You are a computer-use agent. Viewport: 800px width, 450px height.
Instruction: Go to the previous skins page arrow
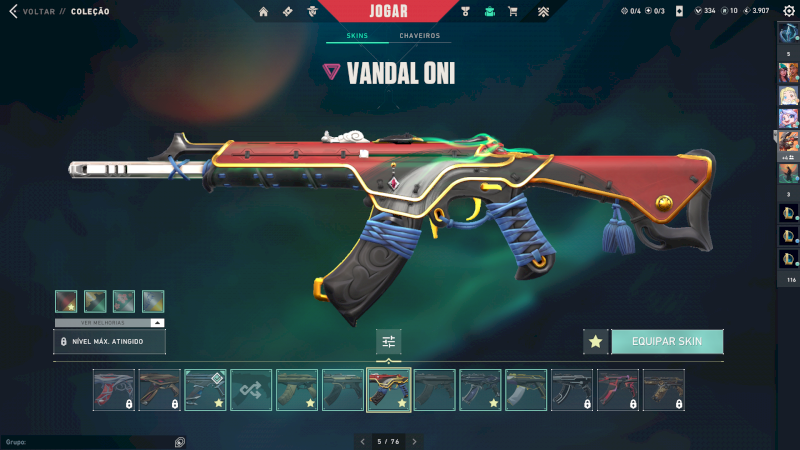click(362, 441)
